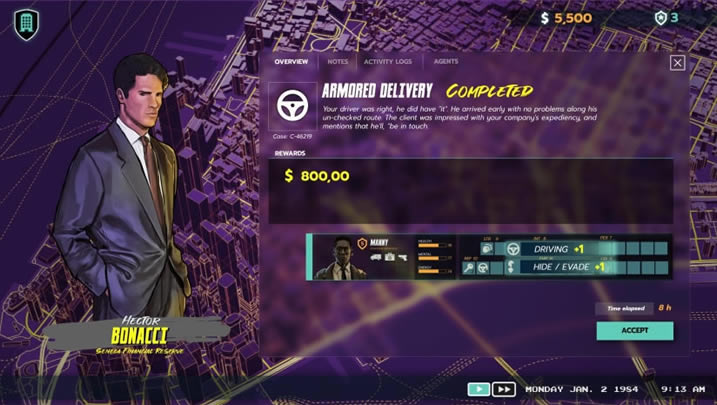
Task: Activate fast-forward time speed
Action: click(504, 389)
